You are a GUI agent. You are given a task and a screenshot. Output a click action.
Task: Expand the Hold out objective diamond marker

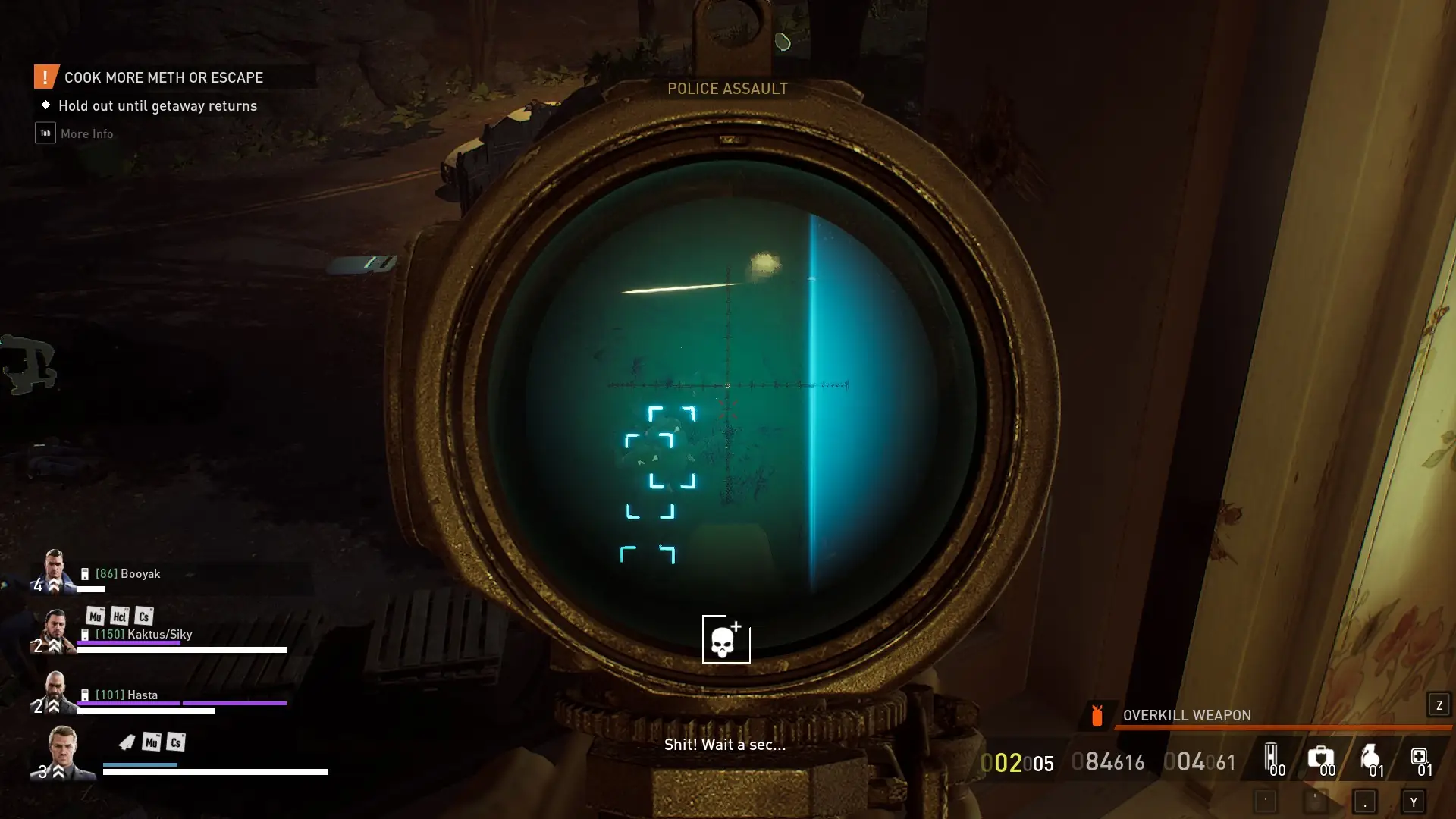tap(45, 105)
